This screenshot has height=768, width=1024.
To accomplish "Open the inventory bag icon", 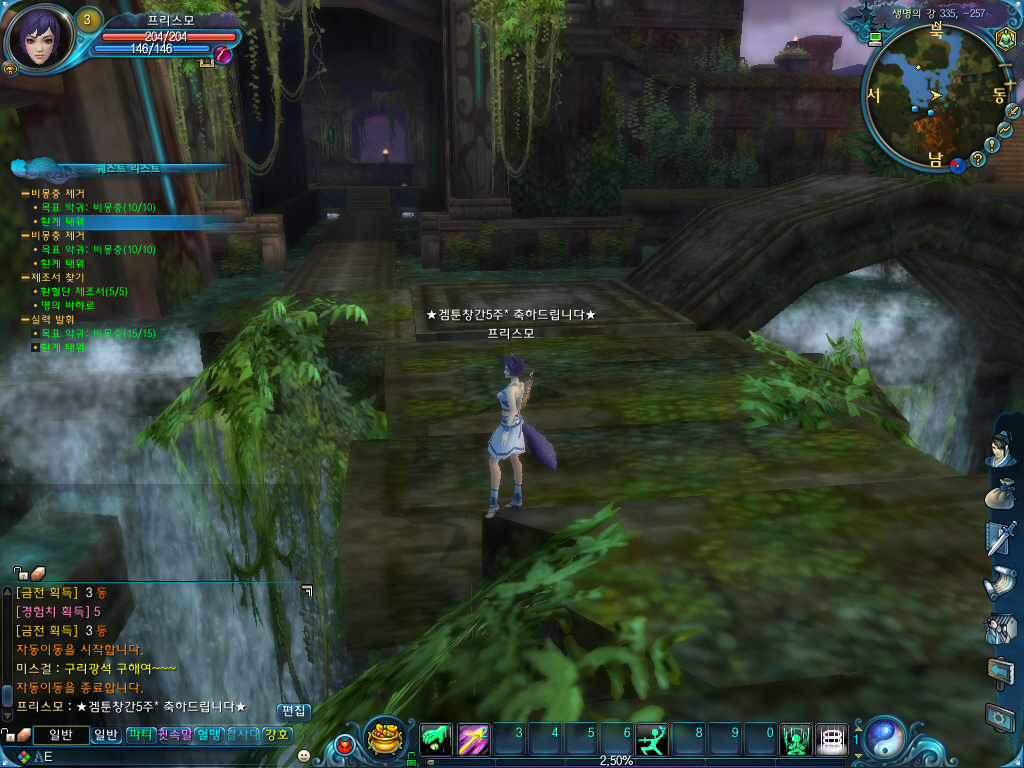I will [1000, 495].
